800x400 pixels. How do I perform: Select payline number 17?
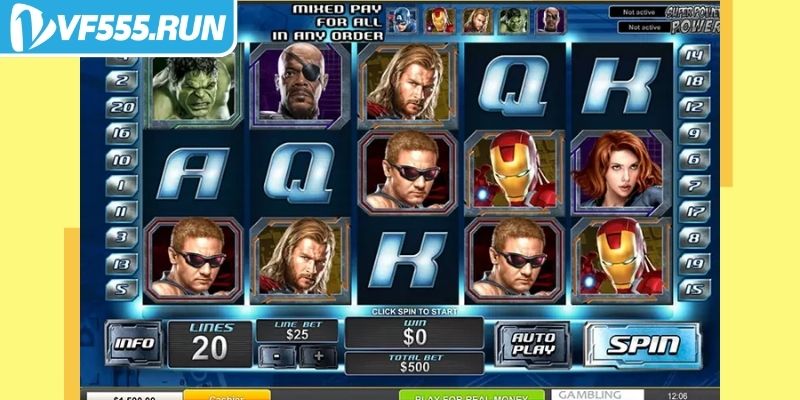pos(693,212)
